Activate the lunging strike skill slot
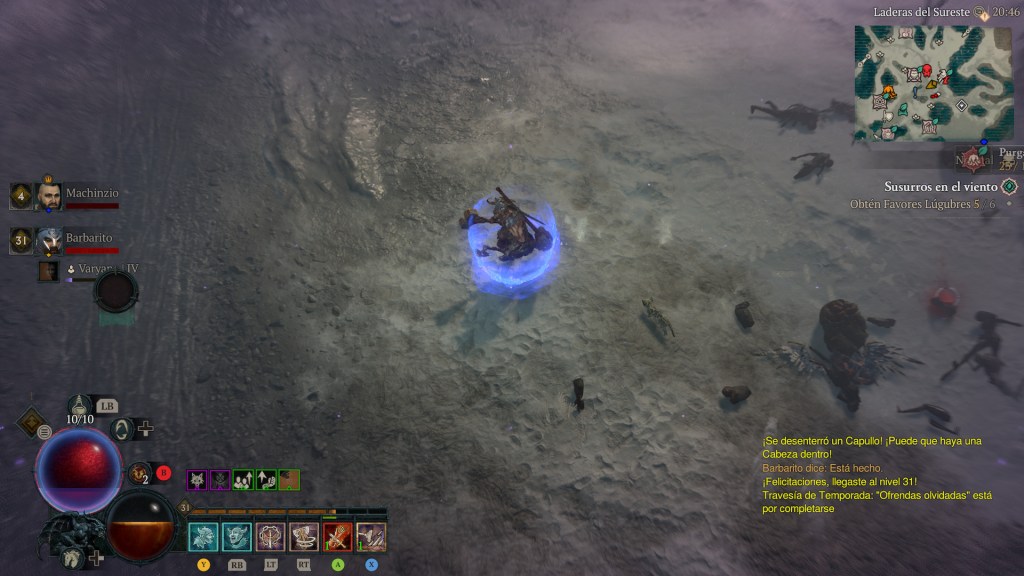 click(371, 537)
